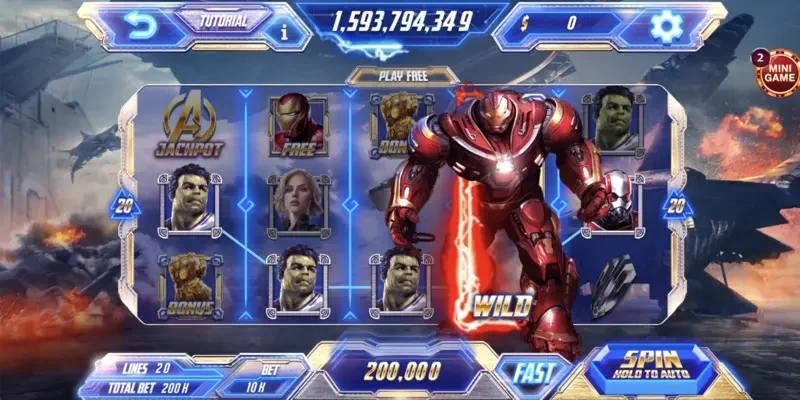This screenshot has width=800, height=400.
Task: Select the Play Free mode
Action: coord(402,74)
